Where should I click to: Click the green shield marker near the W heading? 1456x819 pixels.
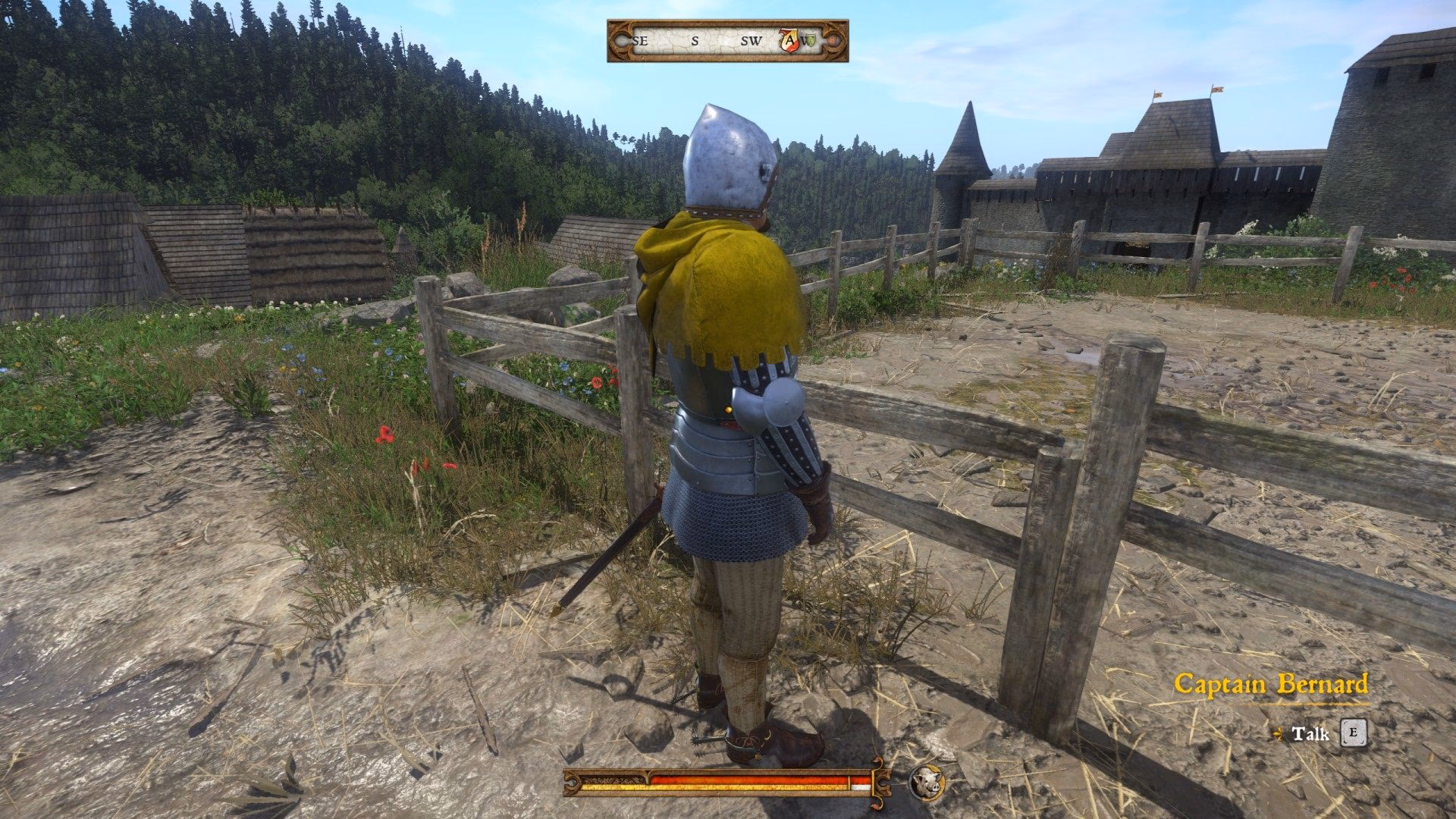tap(811, 40)
